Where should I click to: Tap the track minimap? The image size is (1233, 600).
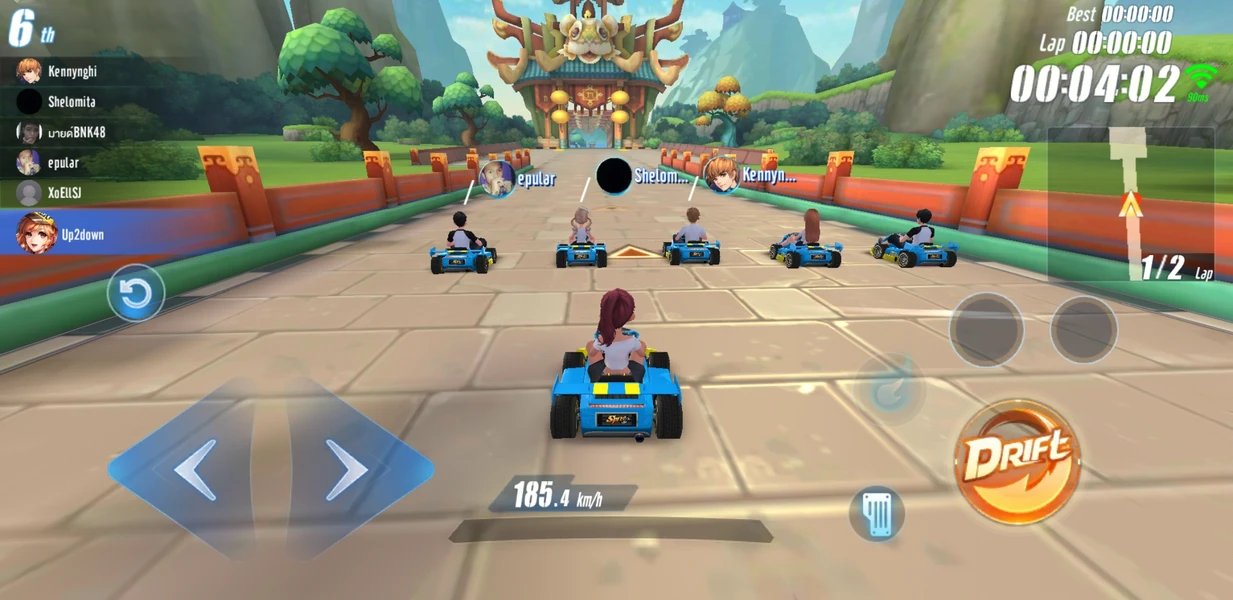click(1130, 205)
